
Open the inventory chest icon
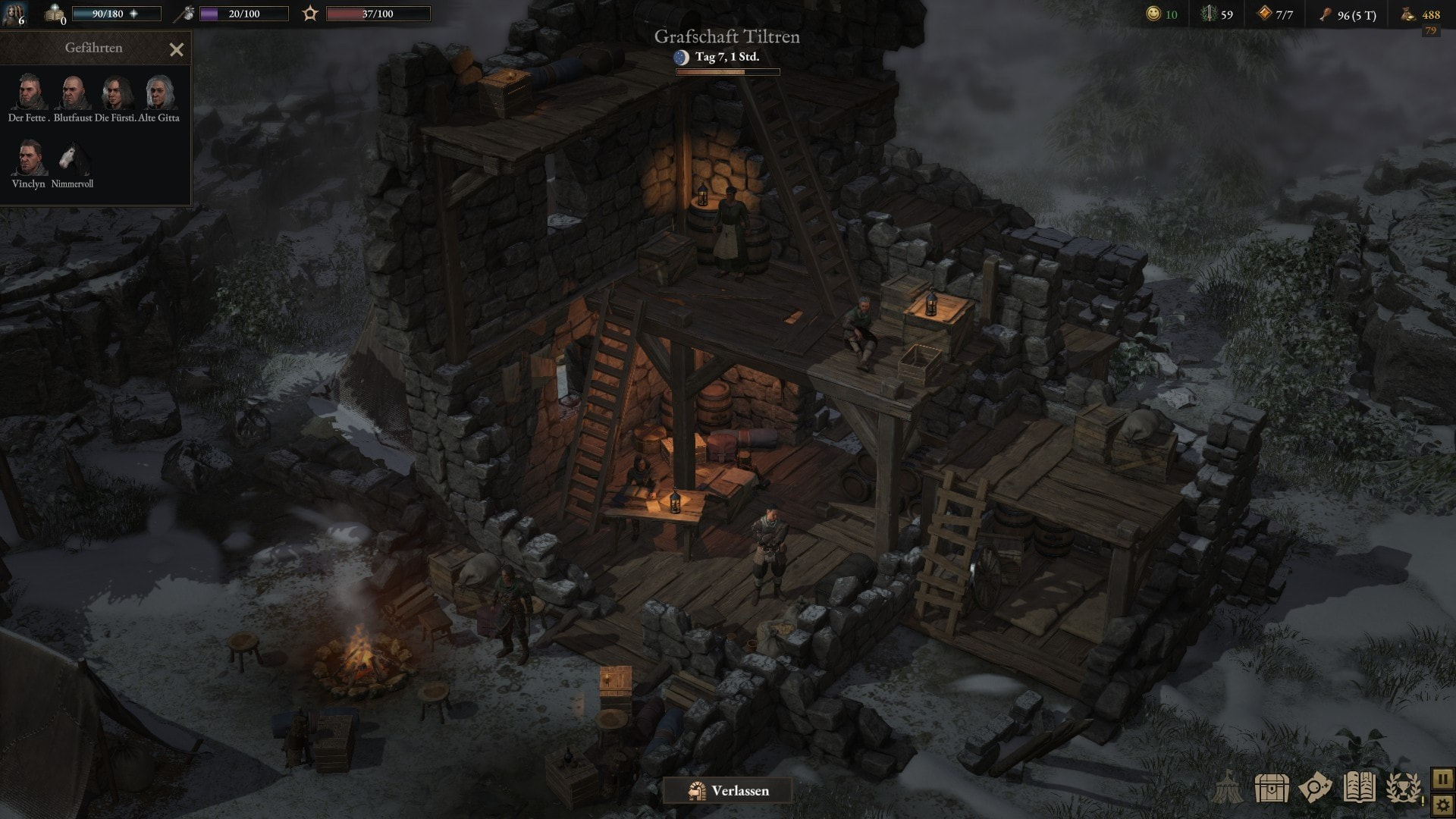pyautogui.click(x=1272, y=788)
